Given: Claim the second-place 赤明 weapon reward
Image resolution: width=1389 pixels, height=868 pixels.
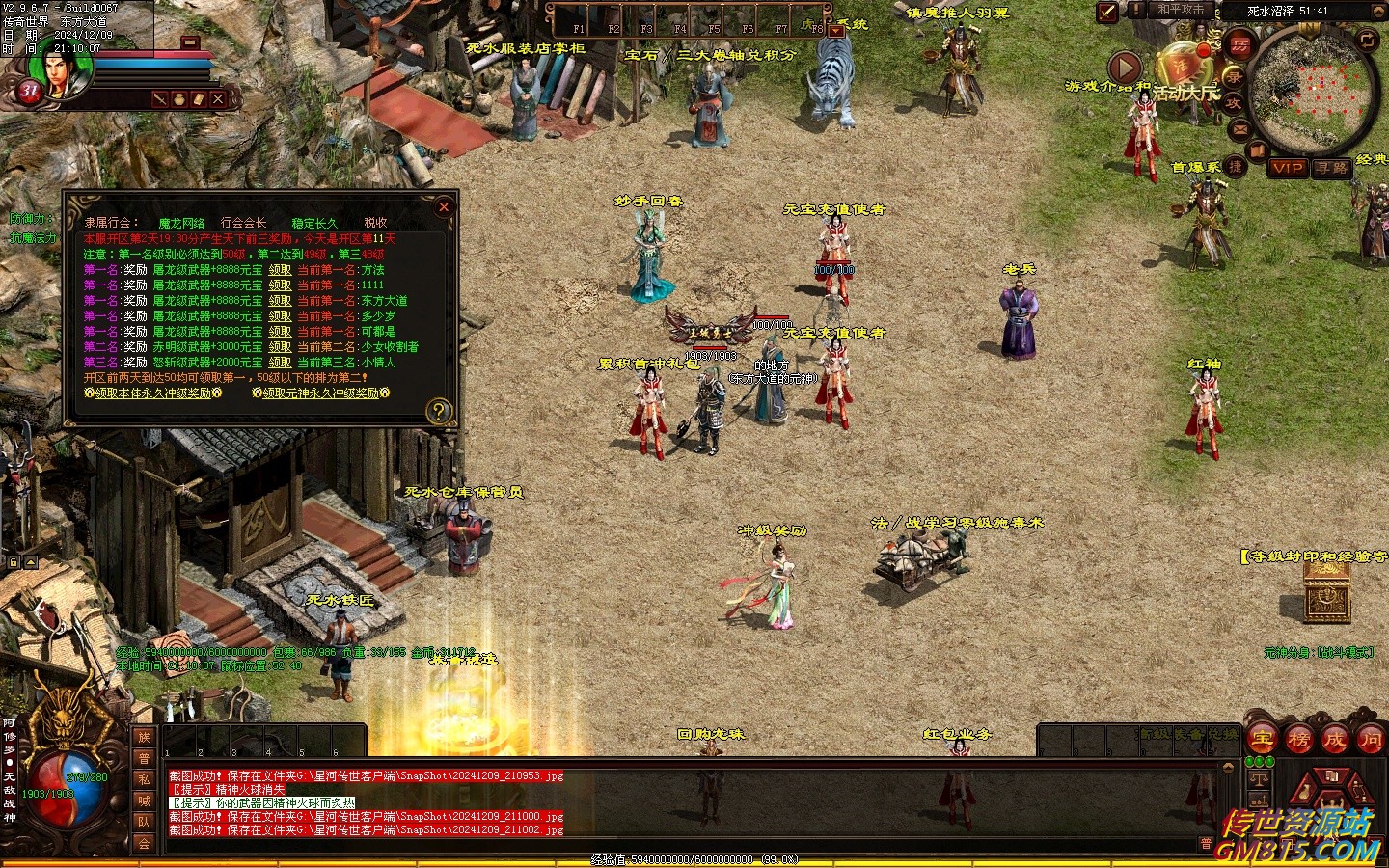Looking at the screenshot, I should pos(280,347).
